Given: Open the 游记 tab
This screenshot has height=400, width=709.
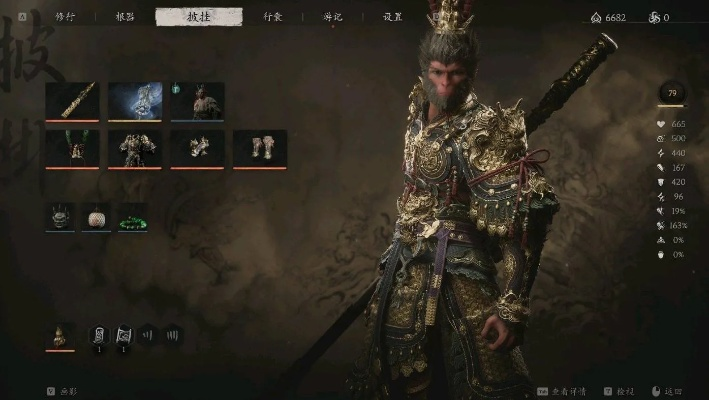Looking at the screenshot, I should (x=333, y=17).
